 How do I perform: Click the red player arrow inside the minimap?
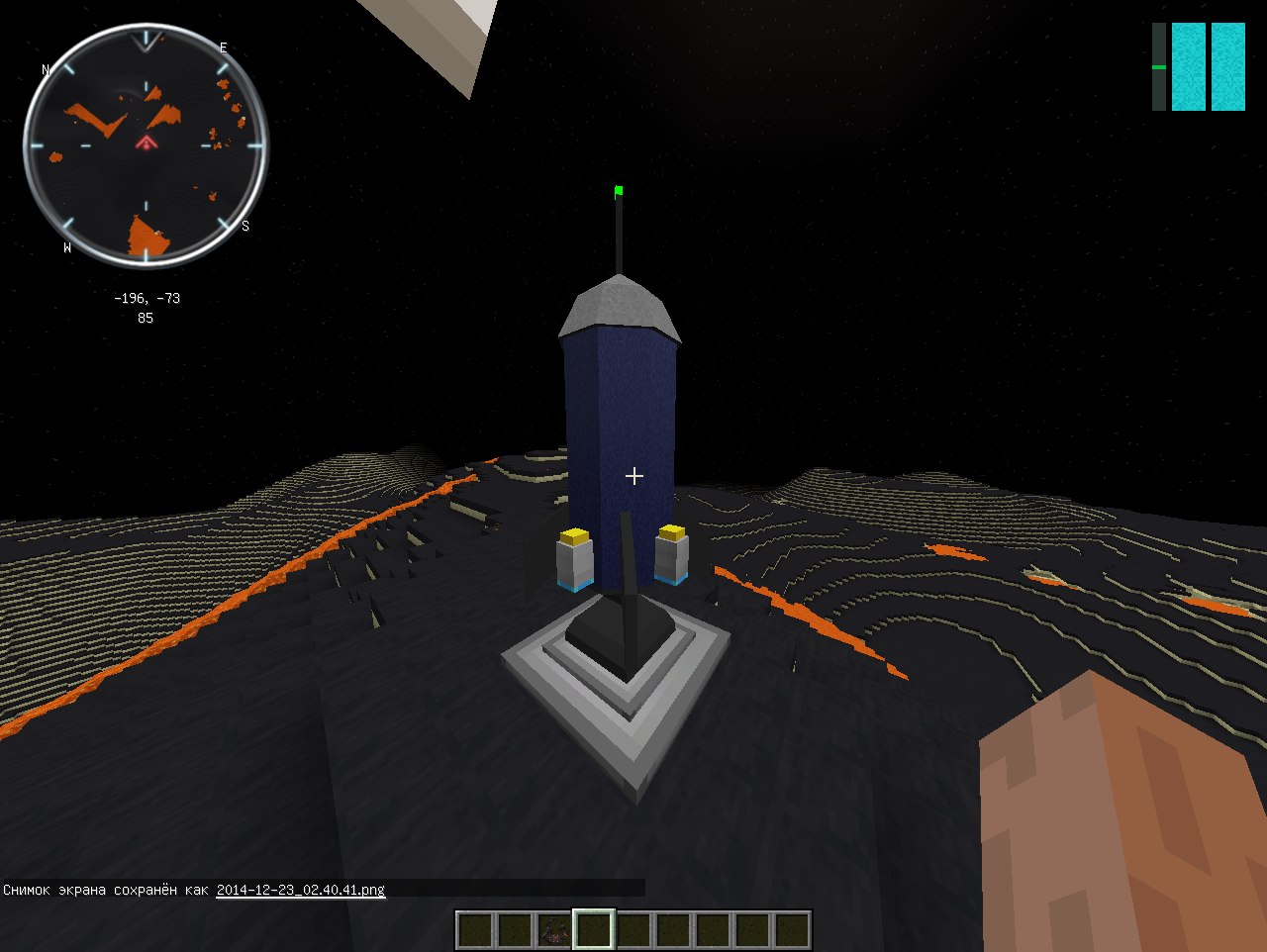(146, 142)
